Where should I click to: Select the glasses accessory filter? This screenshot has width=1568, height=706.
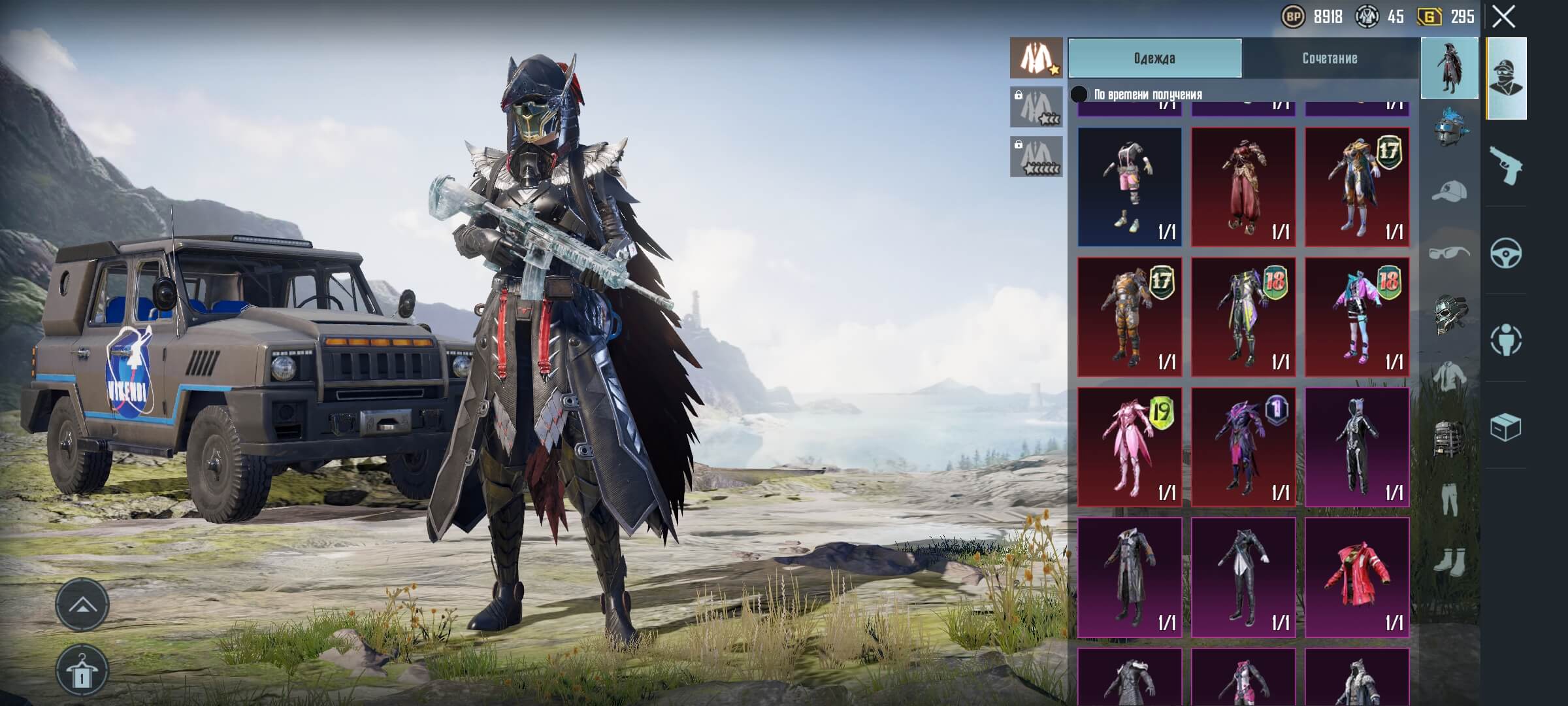point(1449,252)
